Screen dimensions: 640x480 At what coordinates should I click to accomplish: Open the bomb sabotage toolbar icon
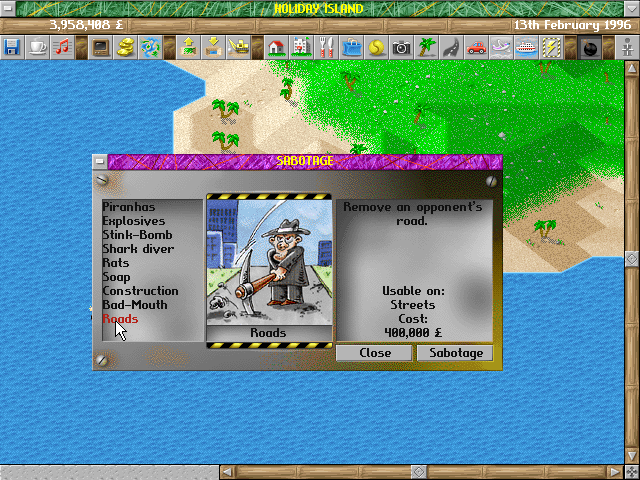[590, 46]
